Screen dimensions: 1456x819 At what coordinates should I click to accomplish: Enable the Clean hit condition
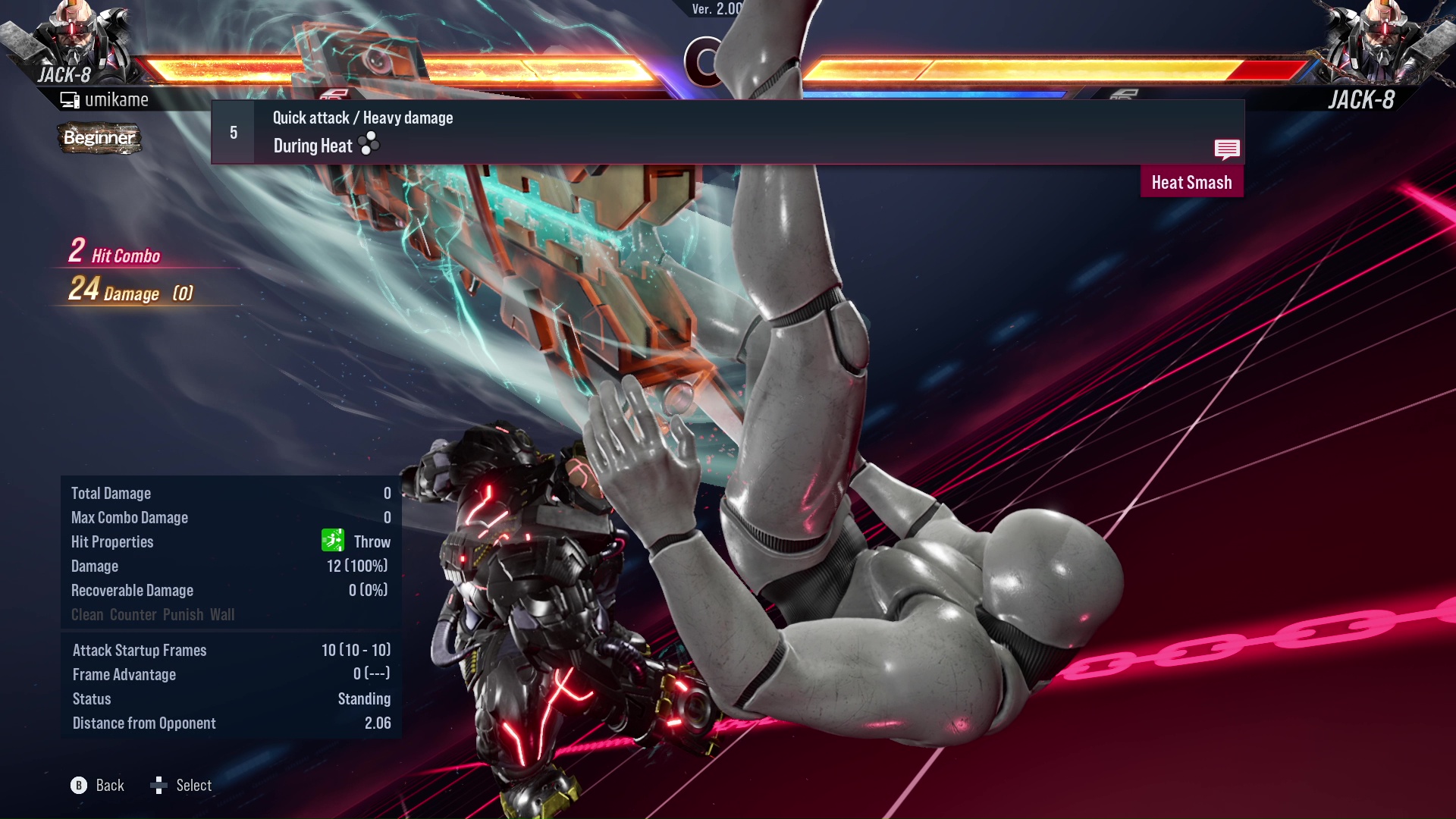(x=86, y=614)
